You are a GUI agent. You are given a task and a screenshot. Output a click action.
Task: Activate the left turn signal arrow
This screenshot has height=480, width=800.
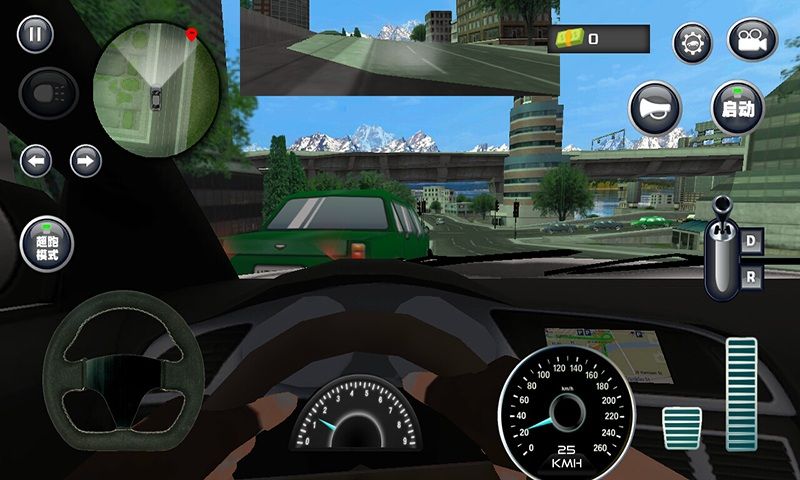[37, 160]
